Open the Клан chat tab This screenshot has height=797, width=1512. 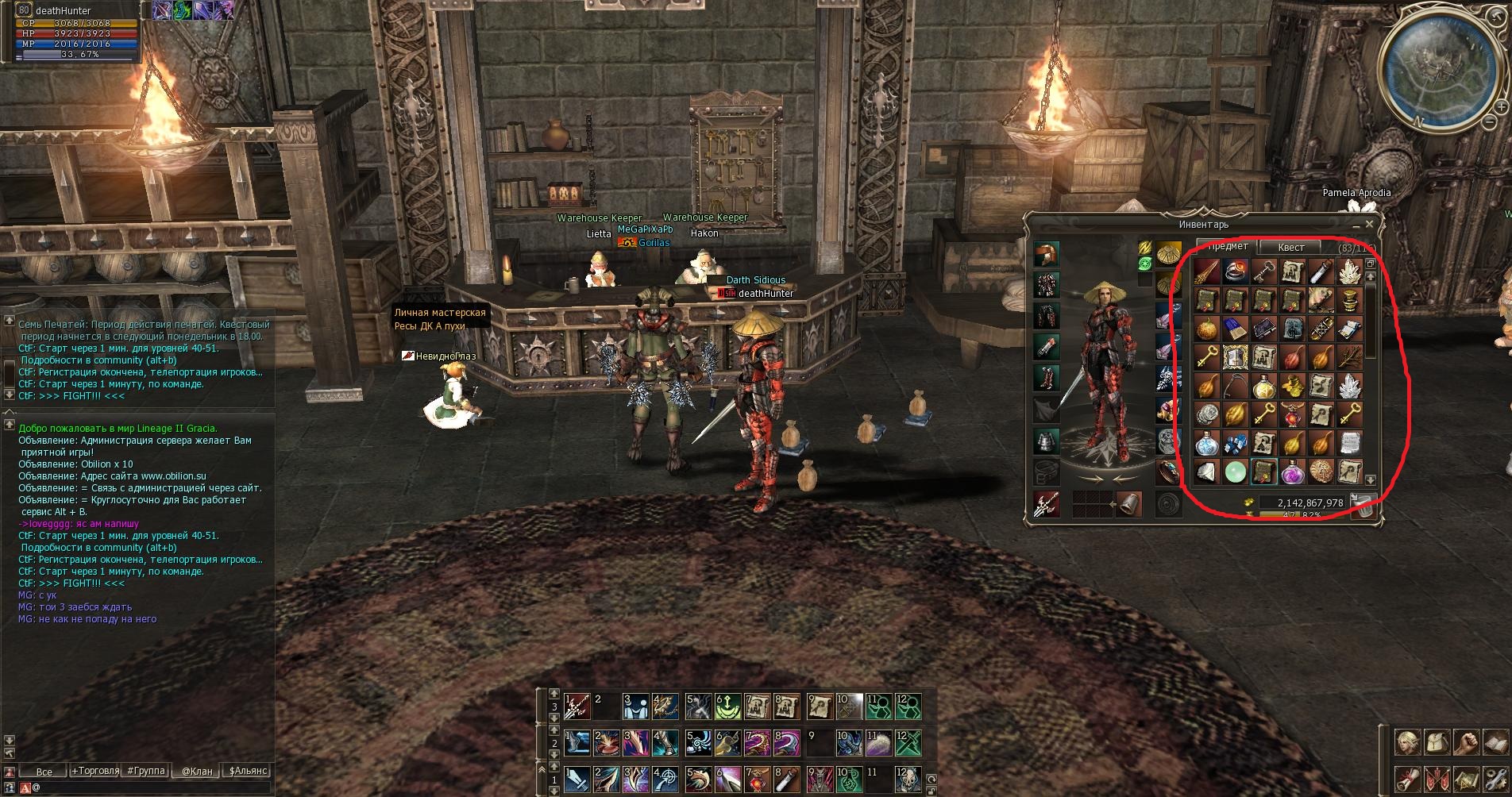(196, 771)
